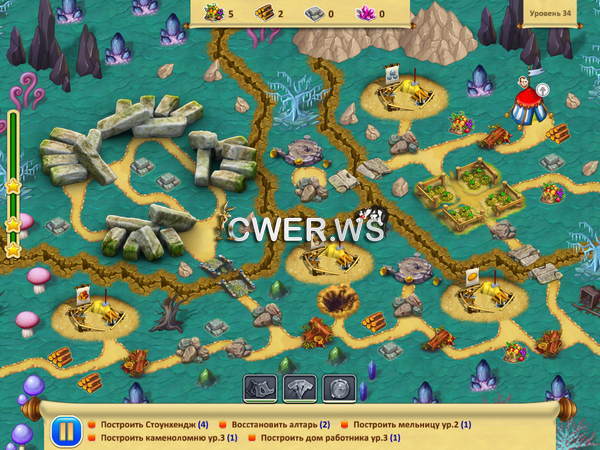Select the 'Построить каменоломню ур.3' objective
This screenshot has height=450, width=600.
168,438
